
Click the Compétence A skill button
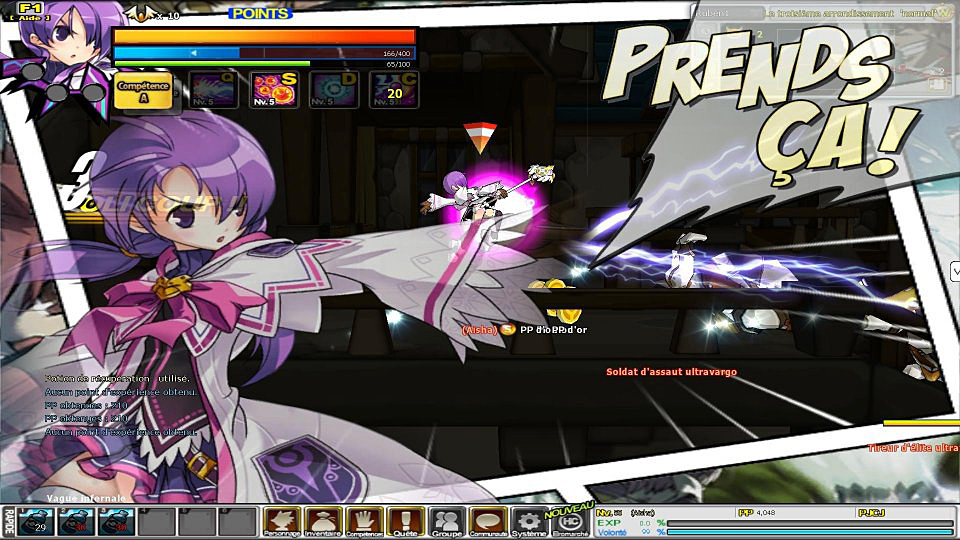(141, 89)
